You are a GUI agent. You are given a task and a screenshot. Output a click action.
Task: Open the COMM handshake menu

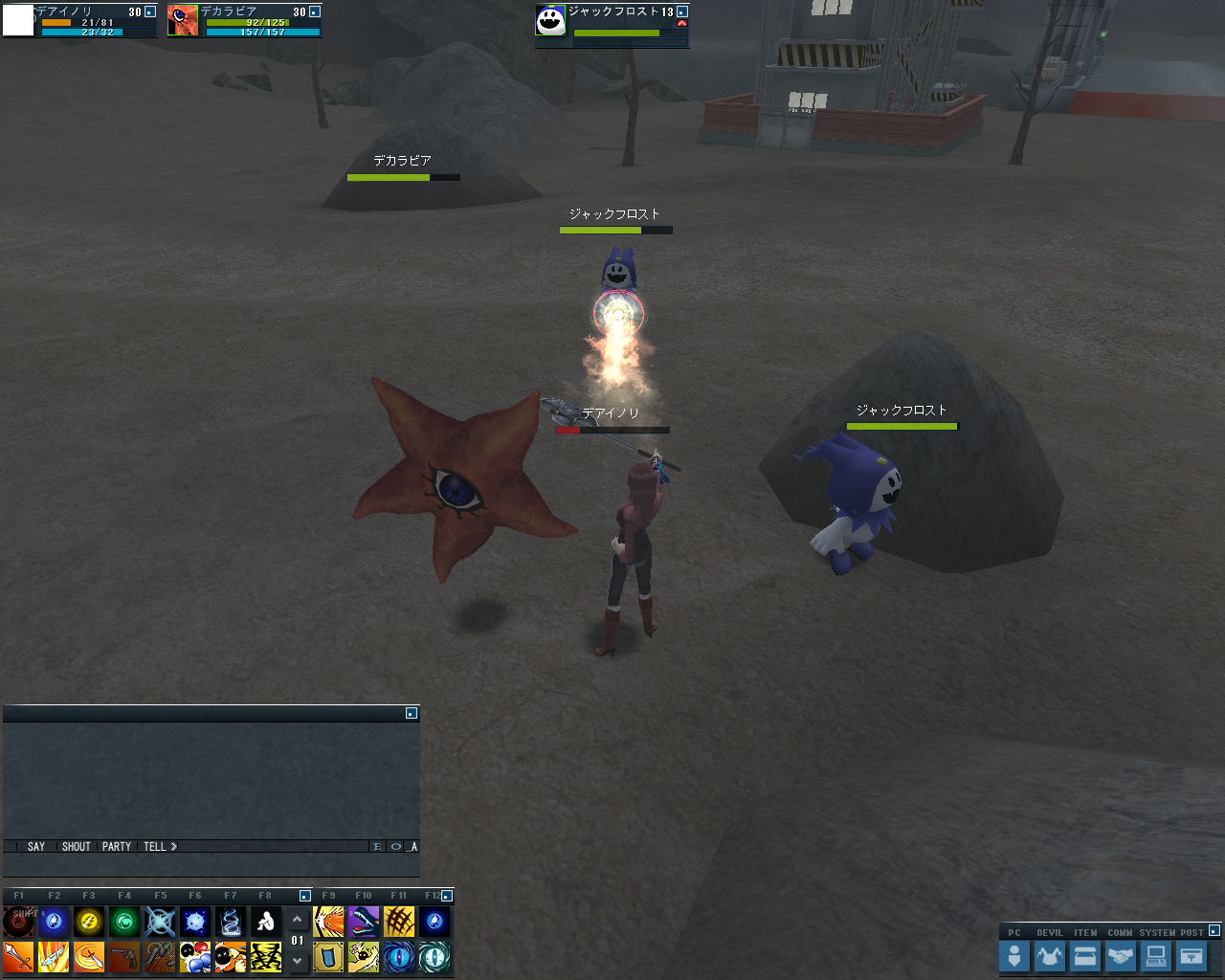point(1121,956)
